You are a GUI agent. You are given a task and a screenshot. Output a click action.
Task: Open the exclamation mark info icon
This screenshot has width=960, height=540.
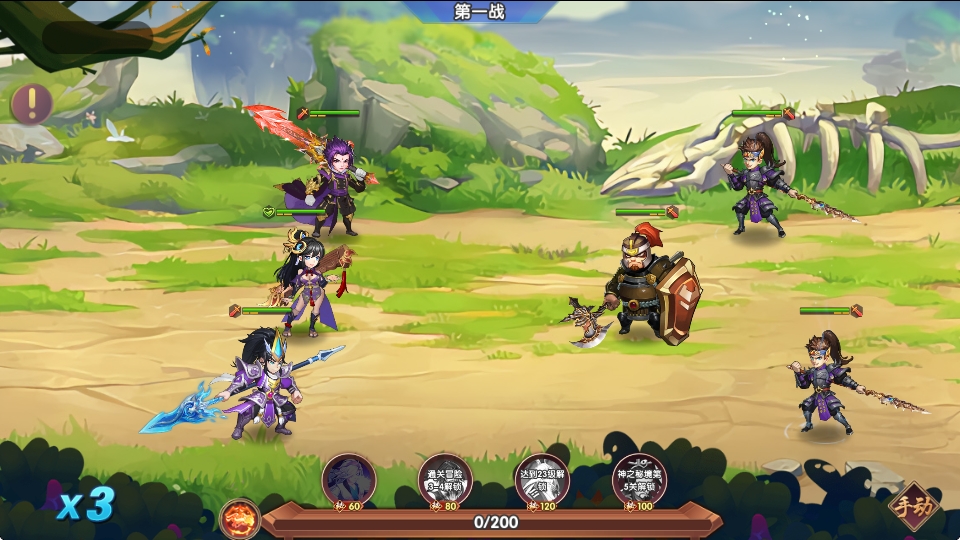tap(31, 104)
